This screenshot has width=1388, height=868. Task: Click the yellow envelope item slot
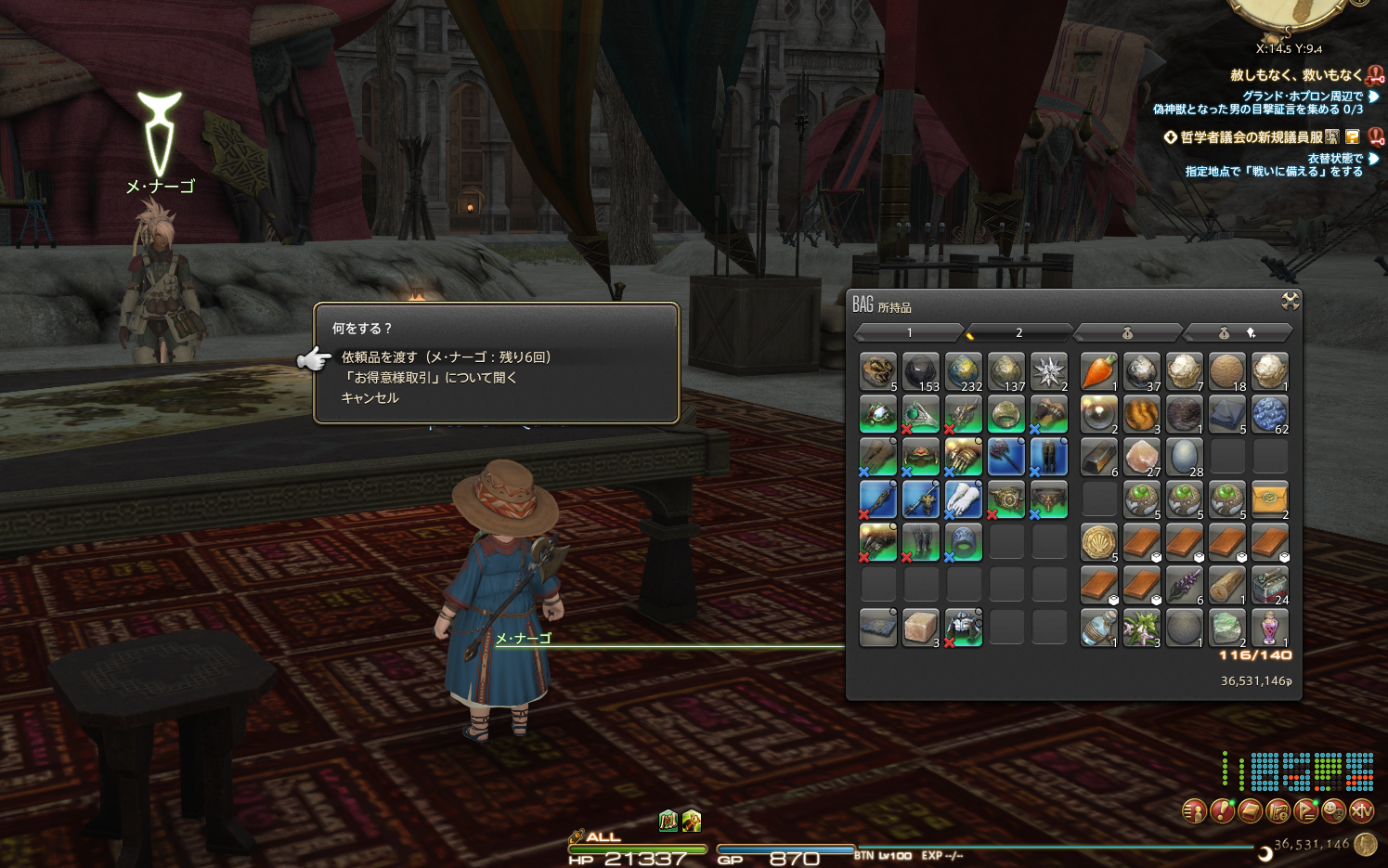pyautogui.click(x=1269, y=499)
